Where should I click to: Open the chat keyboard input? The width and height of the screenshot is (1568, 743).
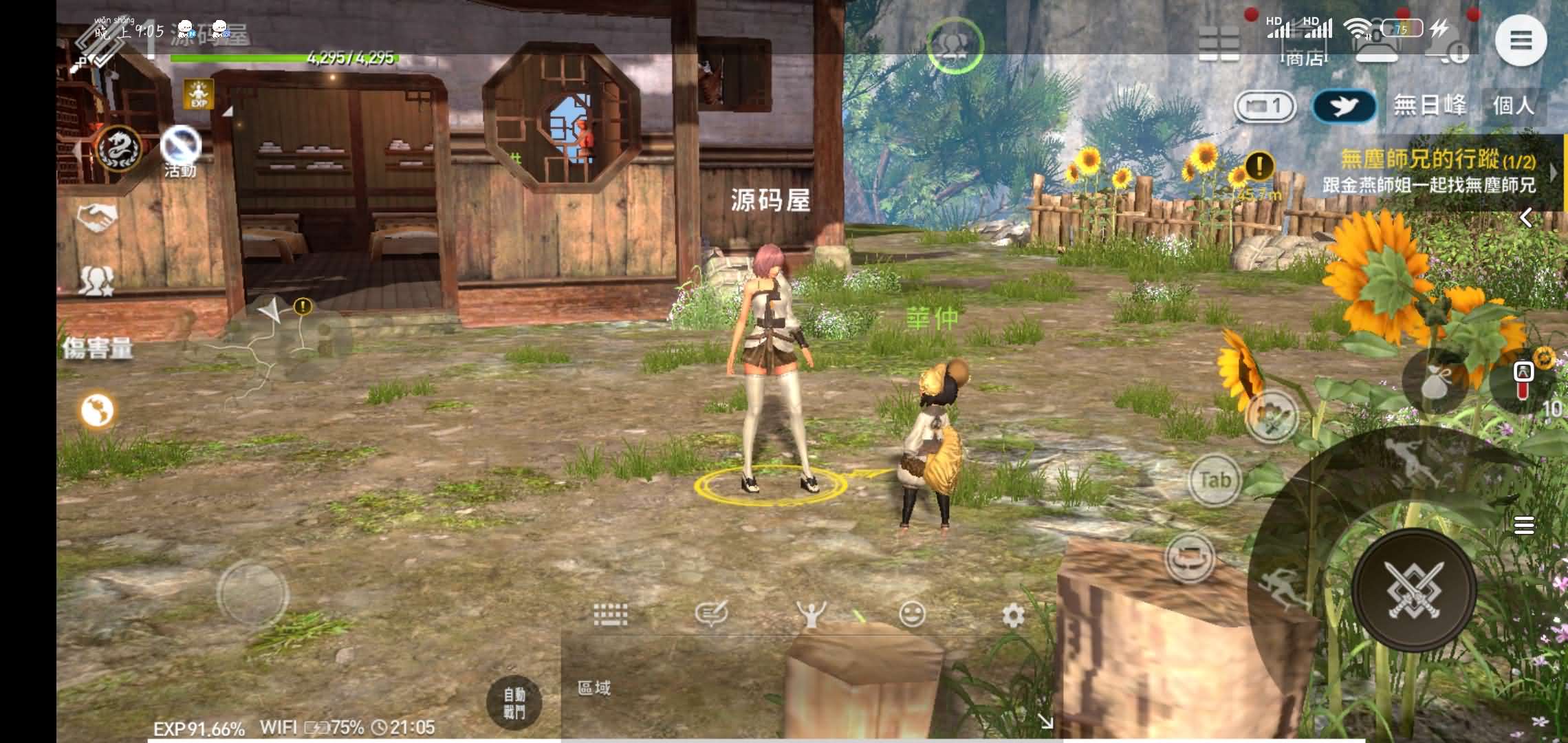610,613
